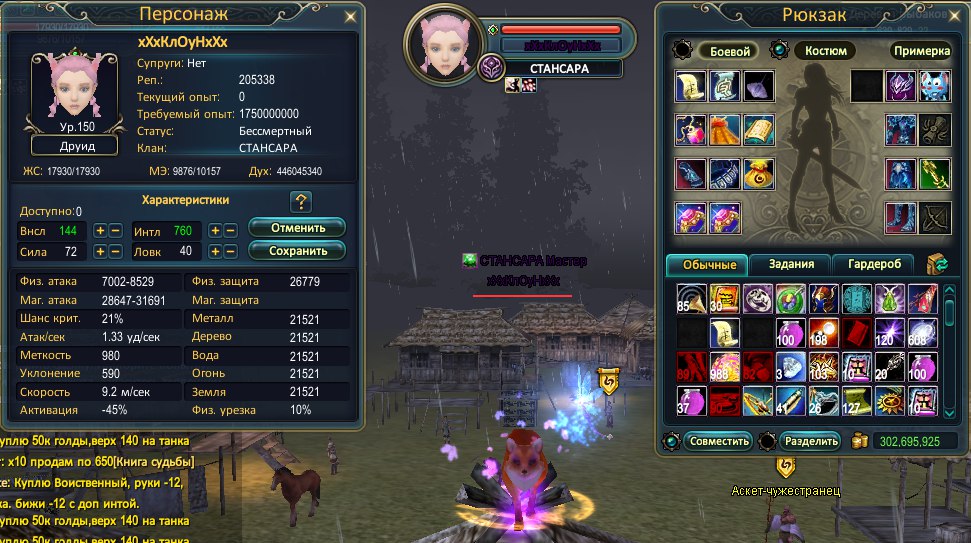Viewport: 971px width, 543px height.
Task: Switch to the Костюм equipment view
Action: tap(824, 51)
